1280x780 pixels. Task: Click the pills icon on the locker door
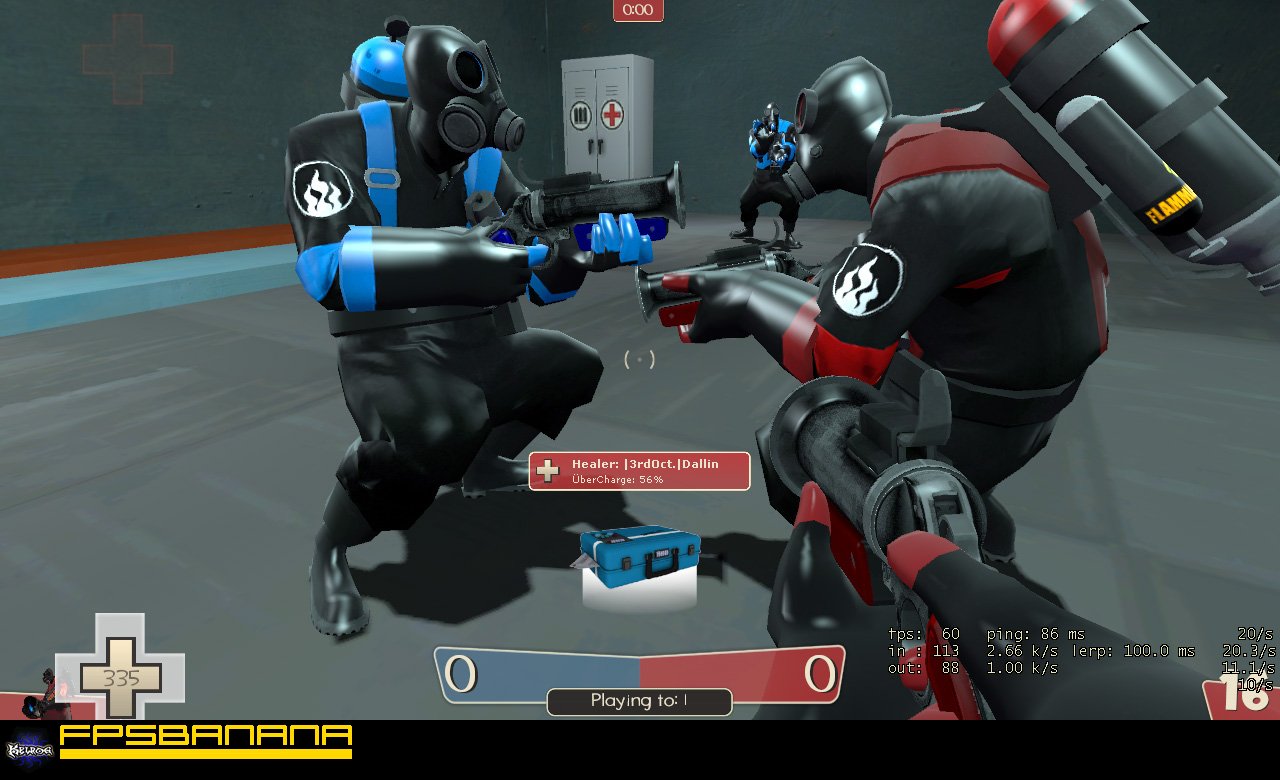point(581,116)
